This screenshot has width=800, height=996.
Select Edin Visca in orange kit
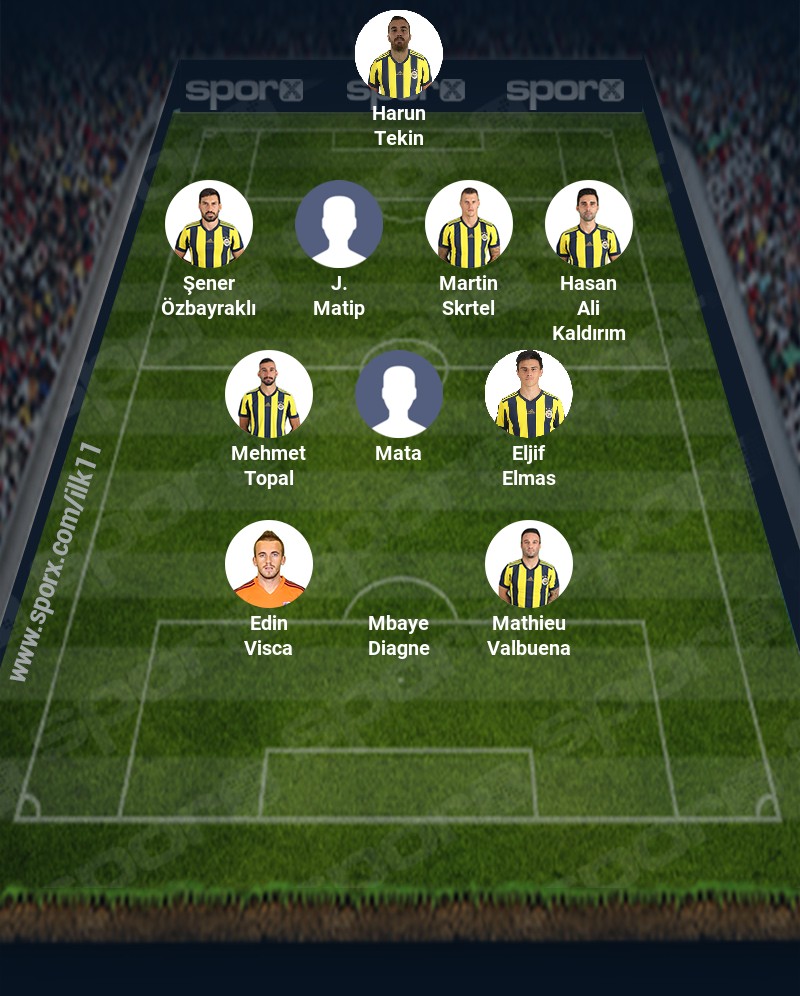tap(269, 564)
